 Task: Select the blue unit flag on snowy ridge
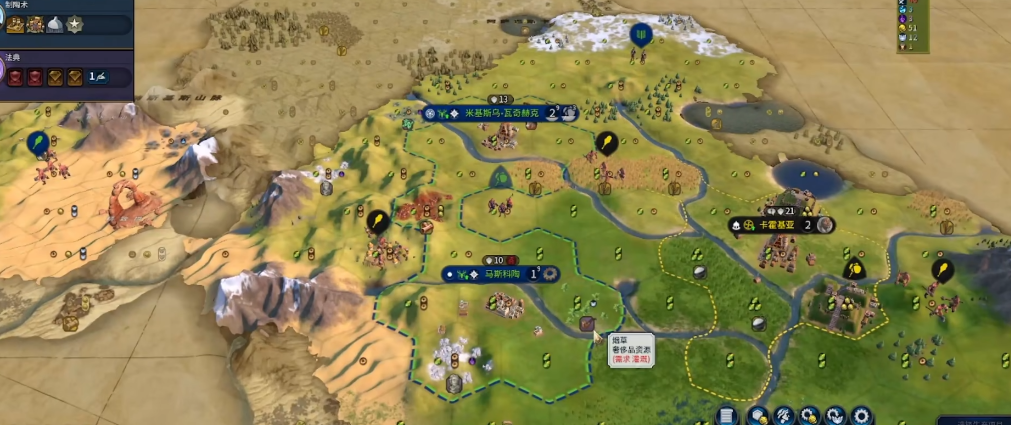coord(639,34)
